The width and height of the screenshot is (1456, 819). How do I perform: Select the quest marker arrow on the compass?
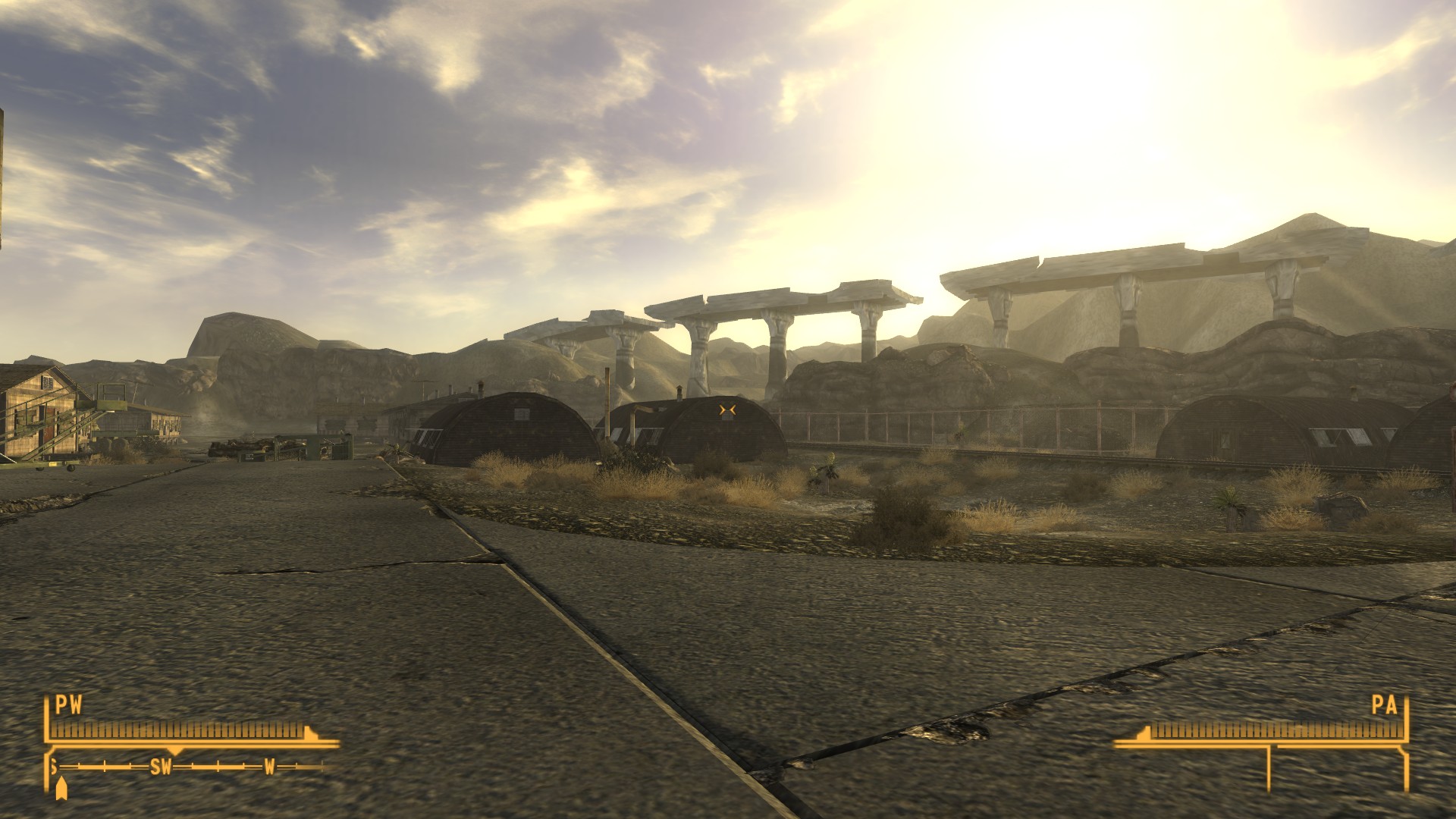61,789
